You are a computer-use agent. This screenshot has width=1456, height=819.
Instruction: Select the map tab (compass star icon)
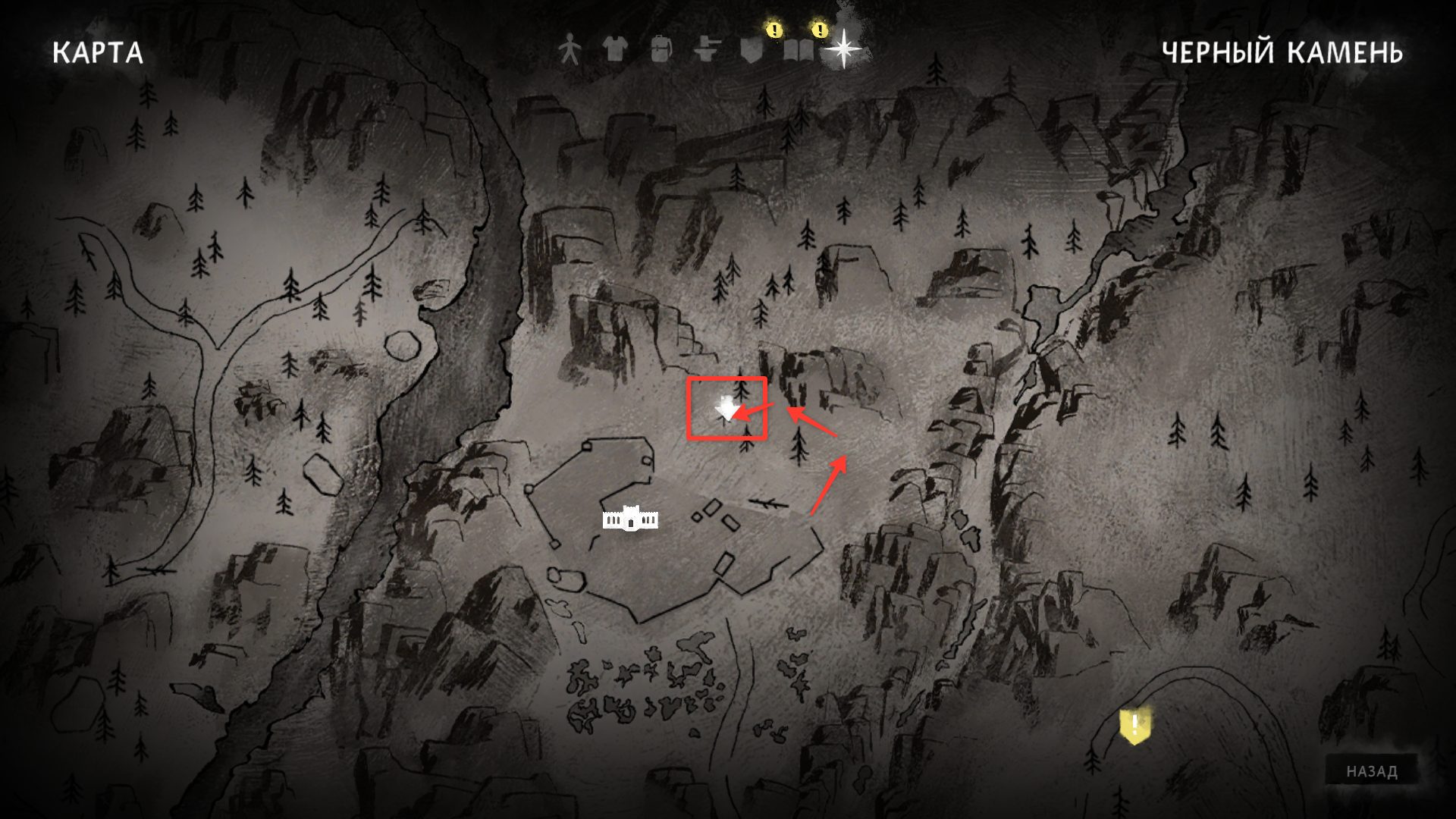pyautogui.click(x=844, y=50)
